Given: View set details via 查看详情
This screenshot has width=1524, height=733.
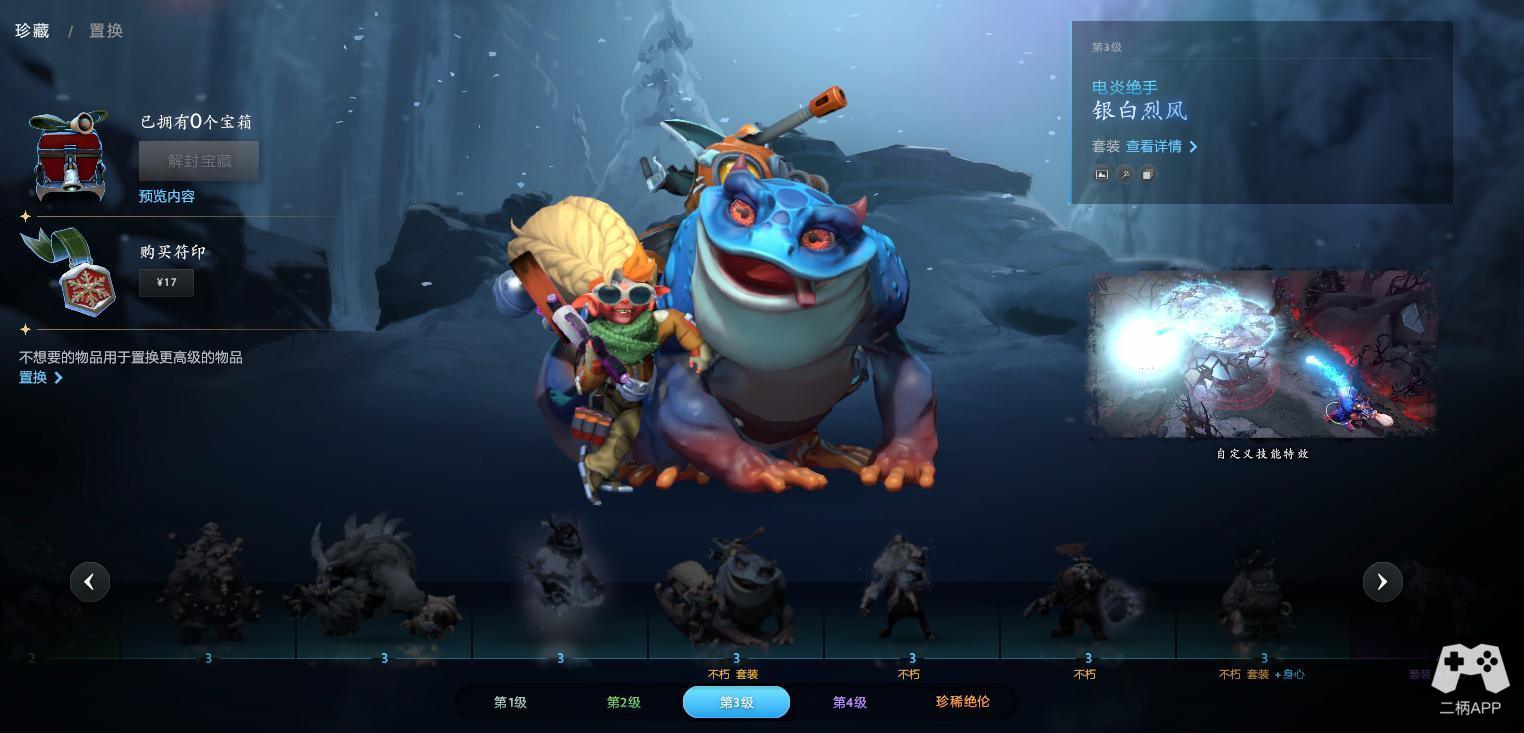Looking at the screenshot, I should tap(1161, 147).
